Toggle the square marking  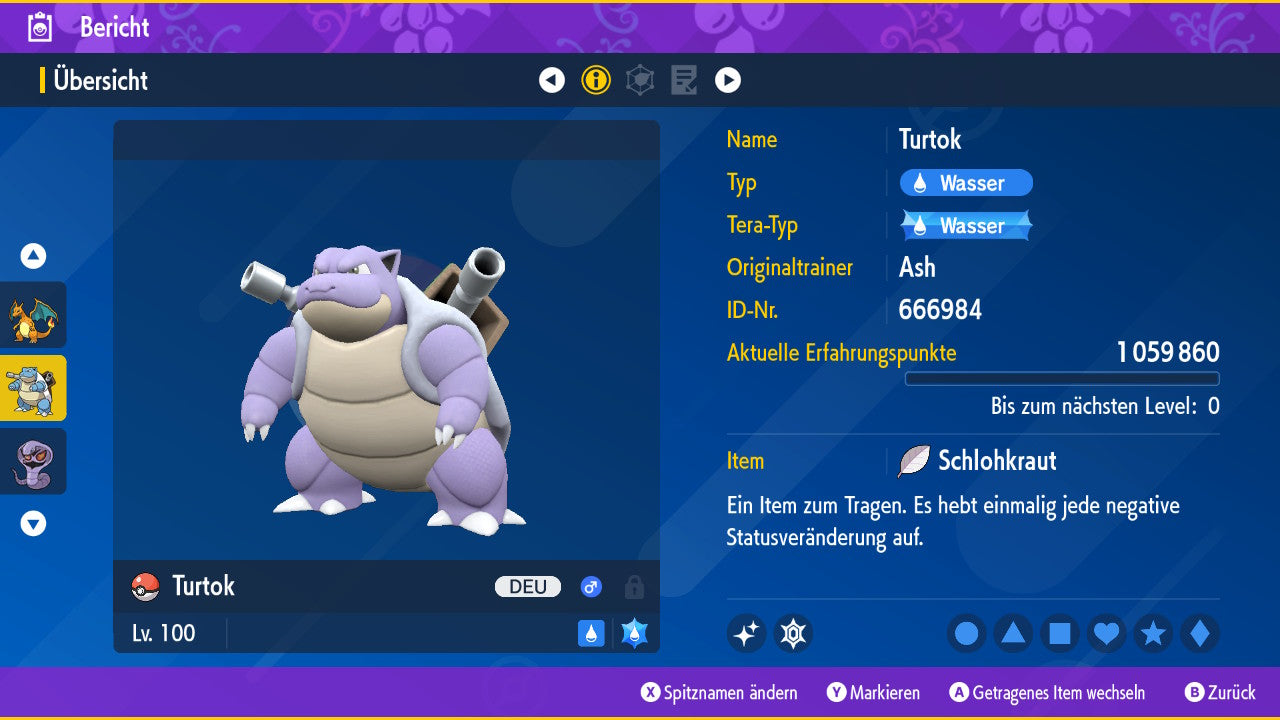click(x=1060, y=633)
